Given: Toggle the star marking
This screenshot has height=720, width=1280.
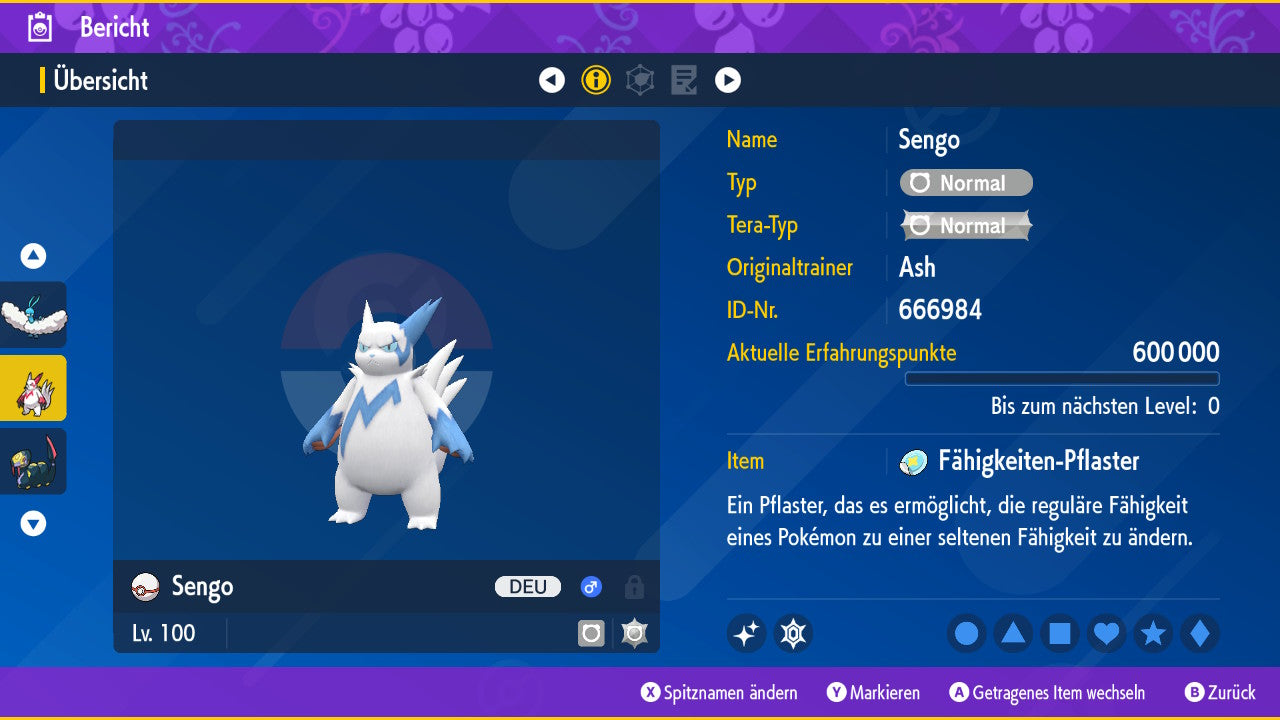Looking at the screenshot, I should (x=1153, y=634).
